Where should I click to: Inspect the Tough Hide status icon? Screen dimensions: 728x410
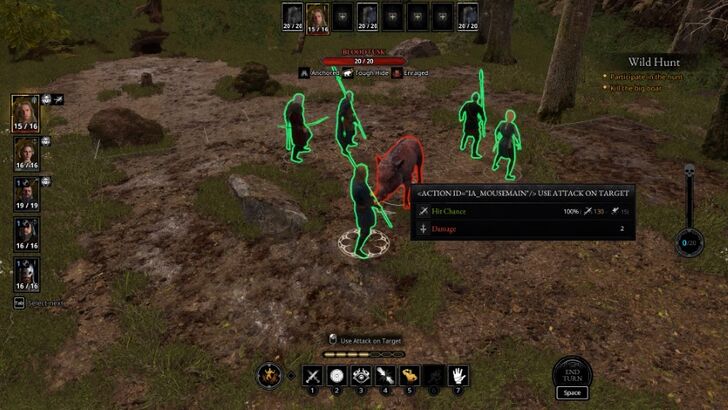[346, 73]
